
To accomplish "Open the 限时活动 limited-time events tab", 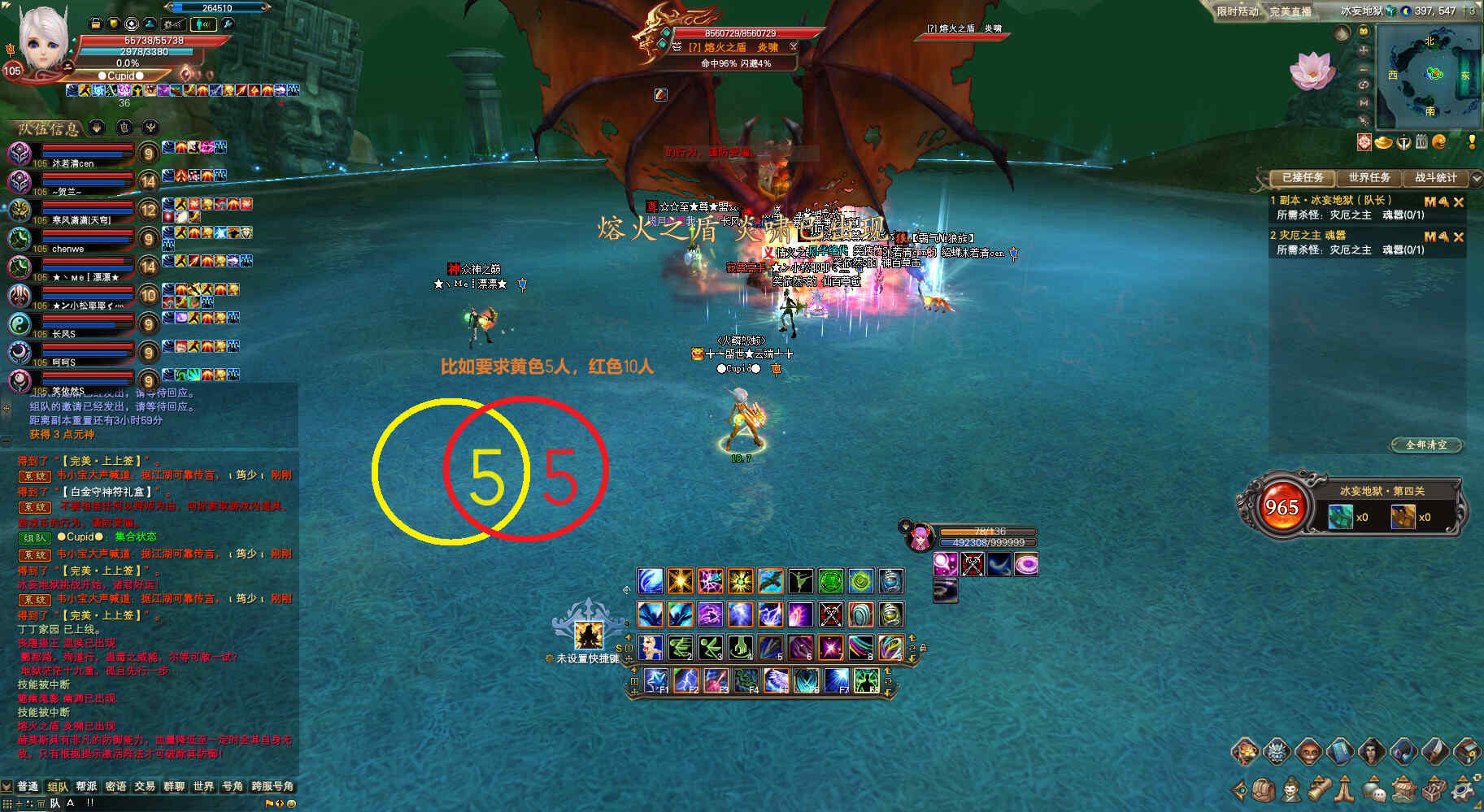I will (1237, 11).
